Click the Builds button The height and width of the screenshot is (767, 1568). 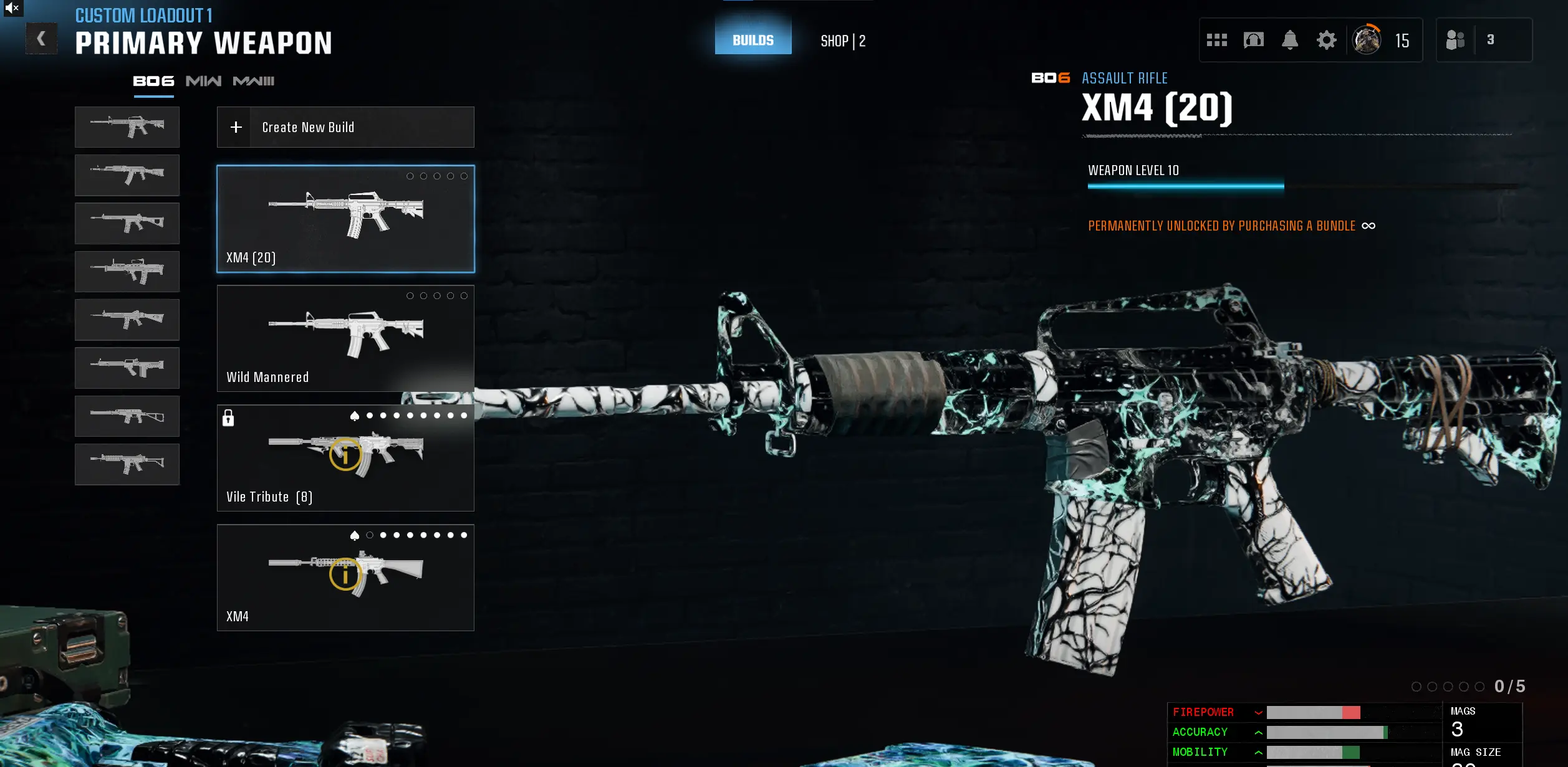pos(753,39)
